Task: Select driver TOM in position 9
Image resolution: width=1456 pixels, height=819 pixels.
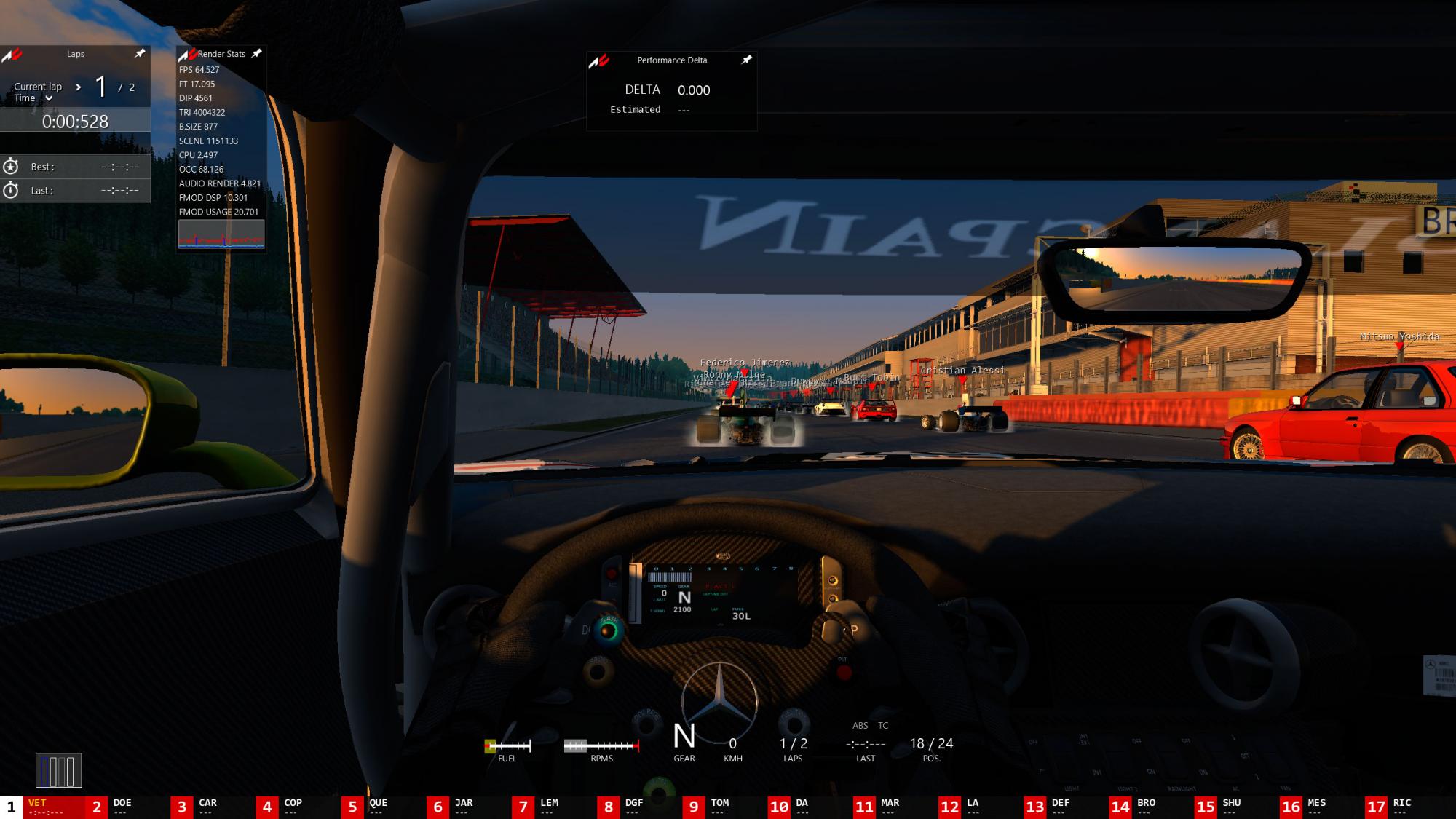Action: pos(719,807)
